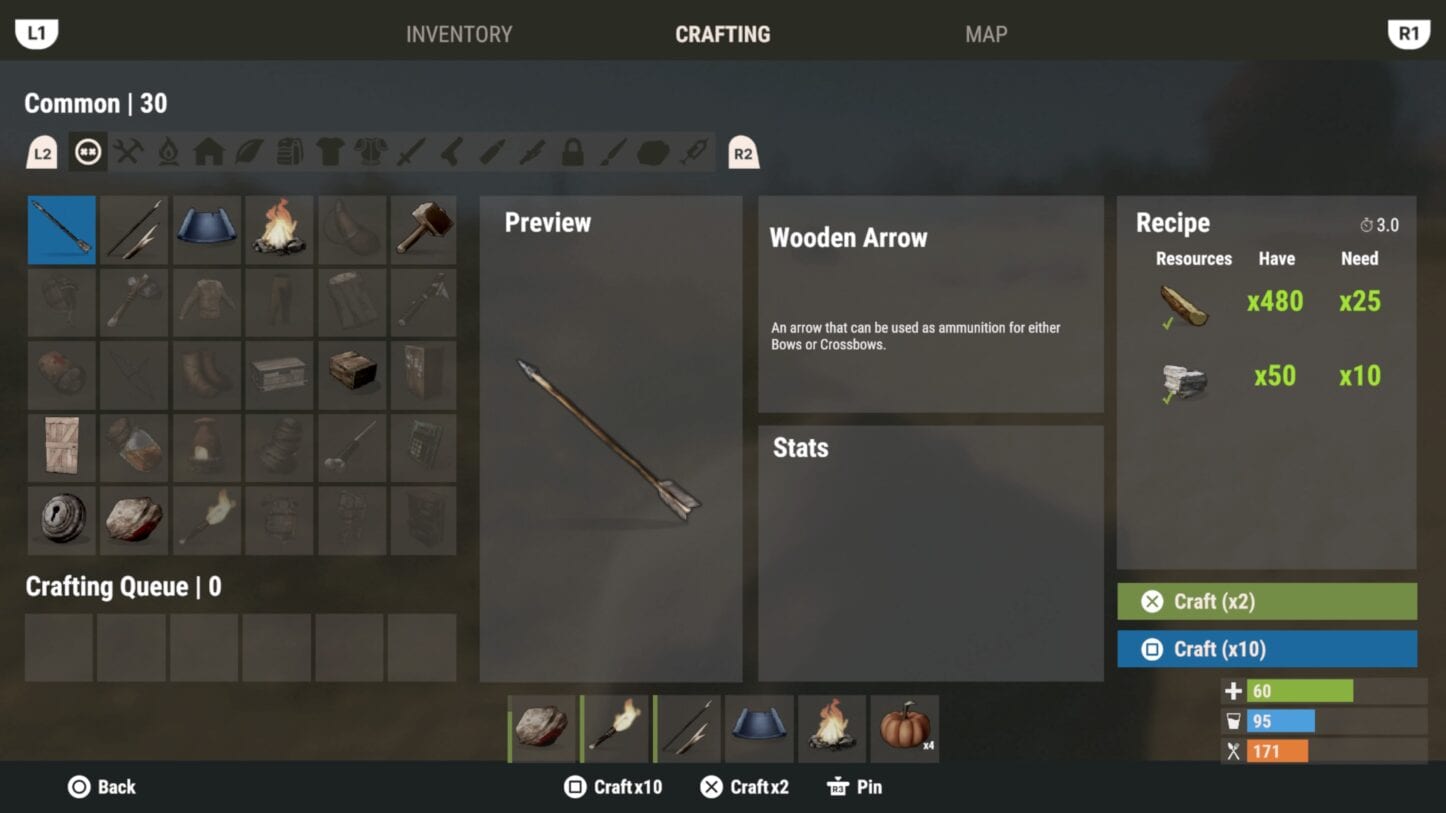1446x813 pixels.
Task: Select the hammer recipe in the crafting grid
Action: [424, 229]
